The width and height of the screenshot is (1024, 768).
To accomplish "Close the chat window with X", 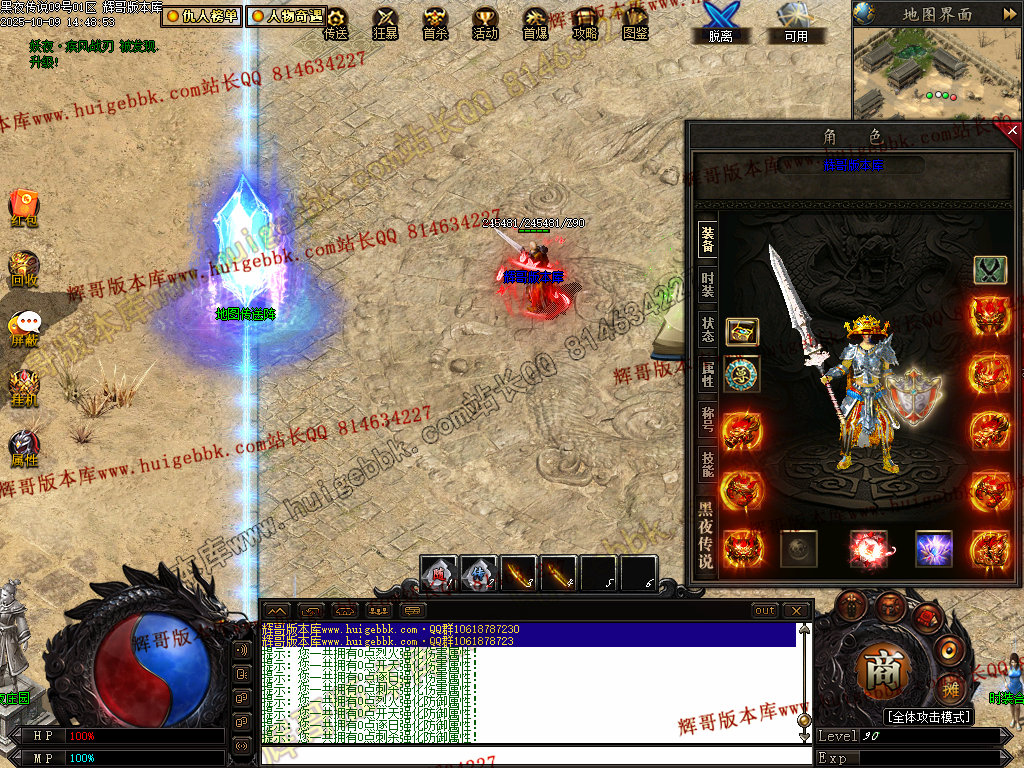I will coord(795,610).
